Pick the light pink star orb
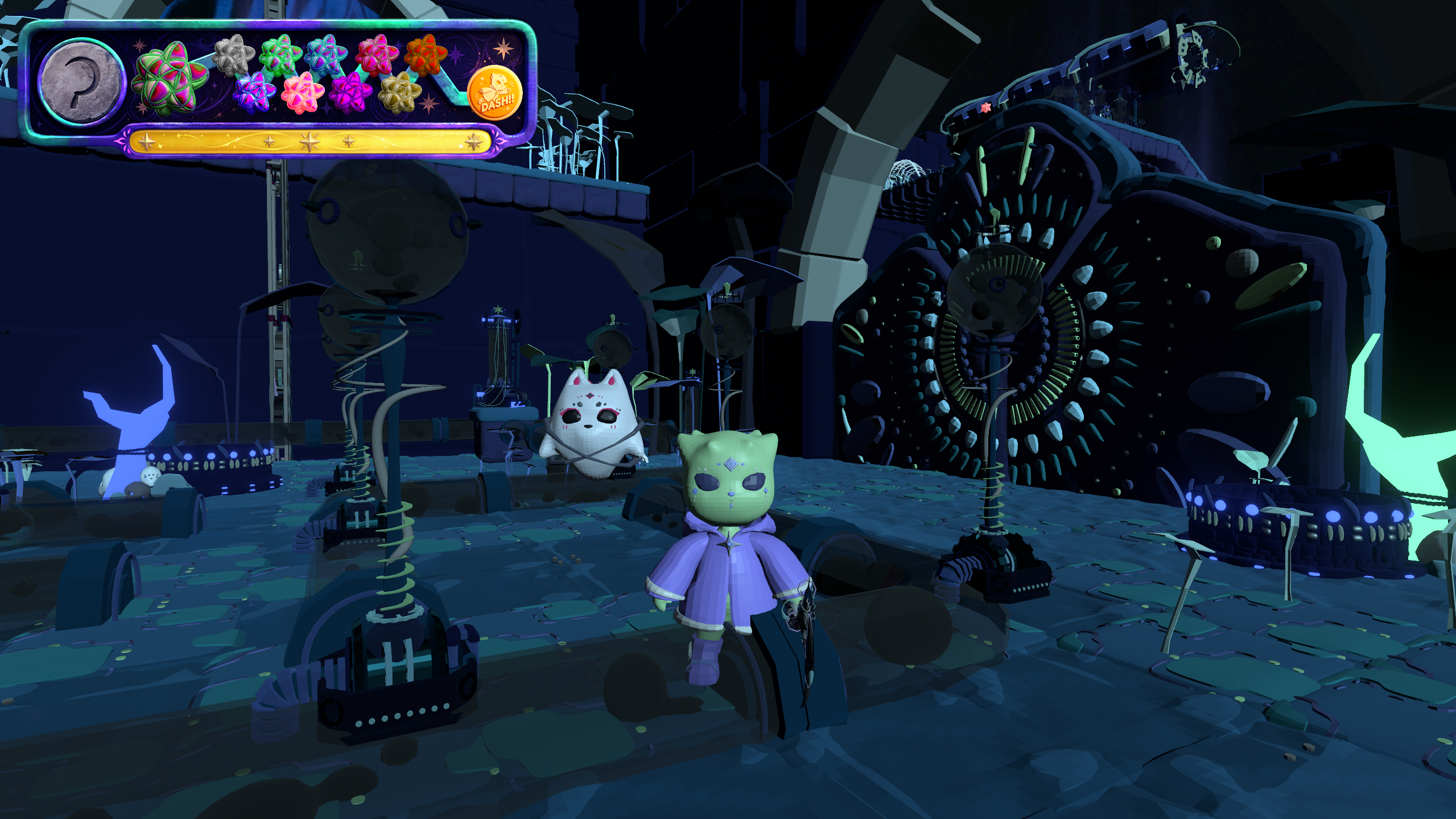 point(303,92)
